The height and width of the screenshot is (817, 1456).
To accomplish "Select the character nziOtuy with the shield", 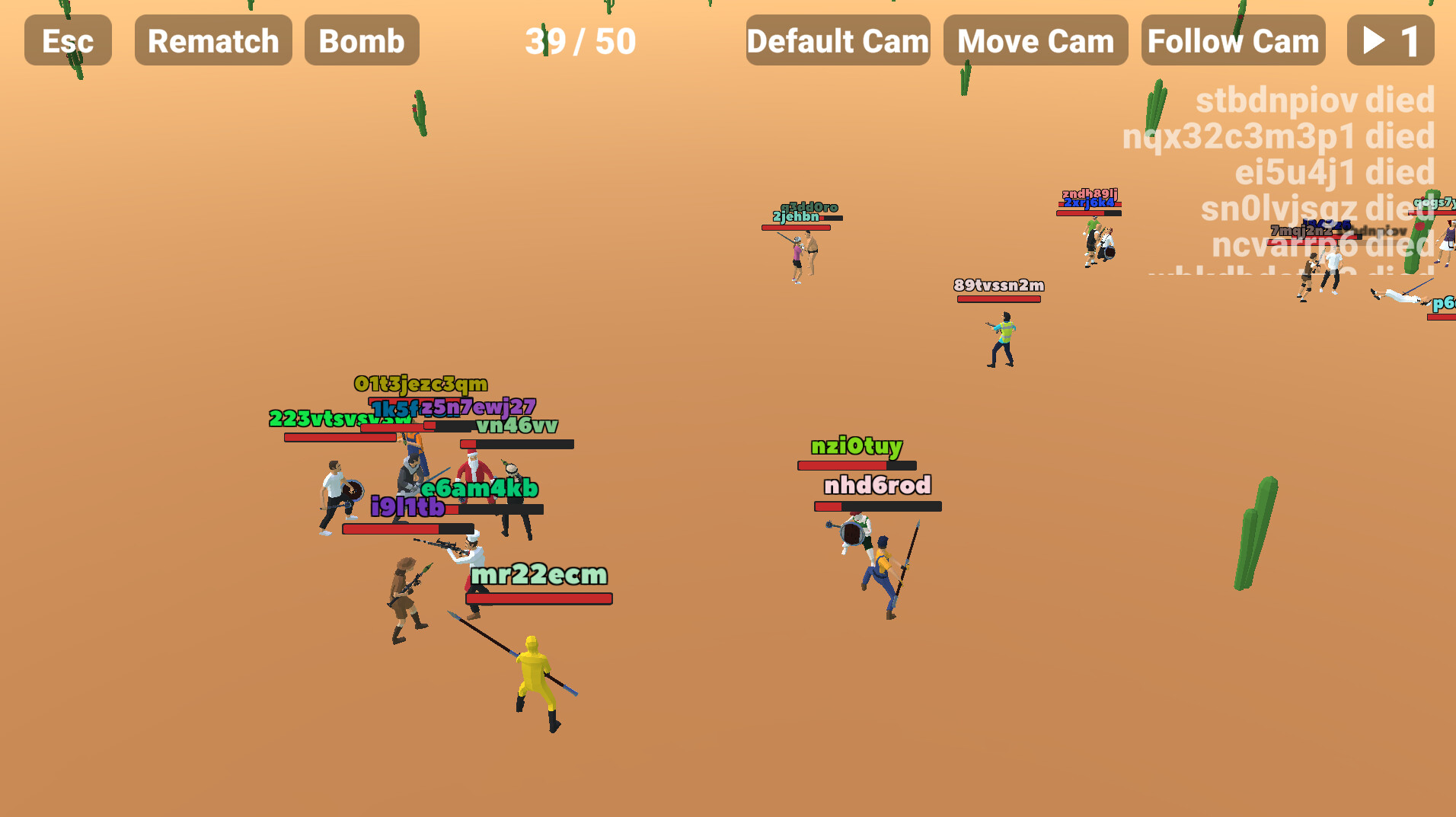I will pyautogui.click(x=853, y=533).
